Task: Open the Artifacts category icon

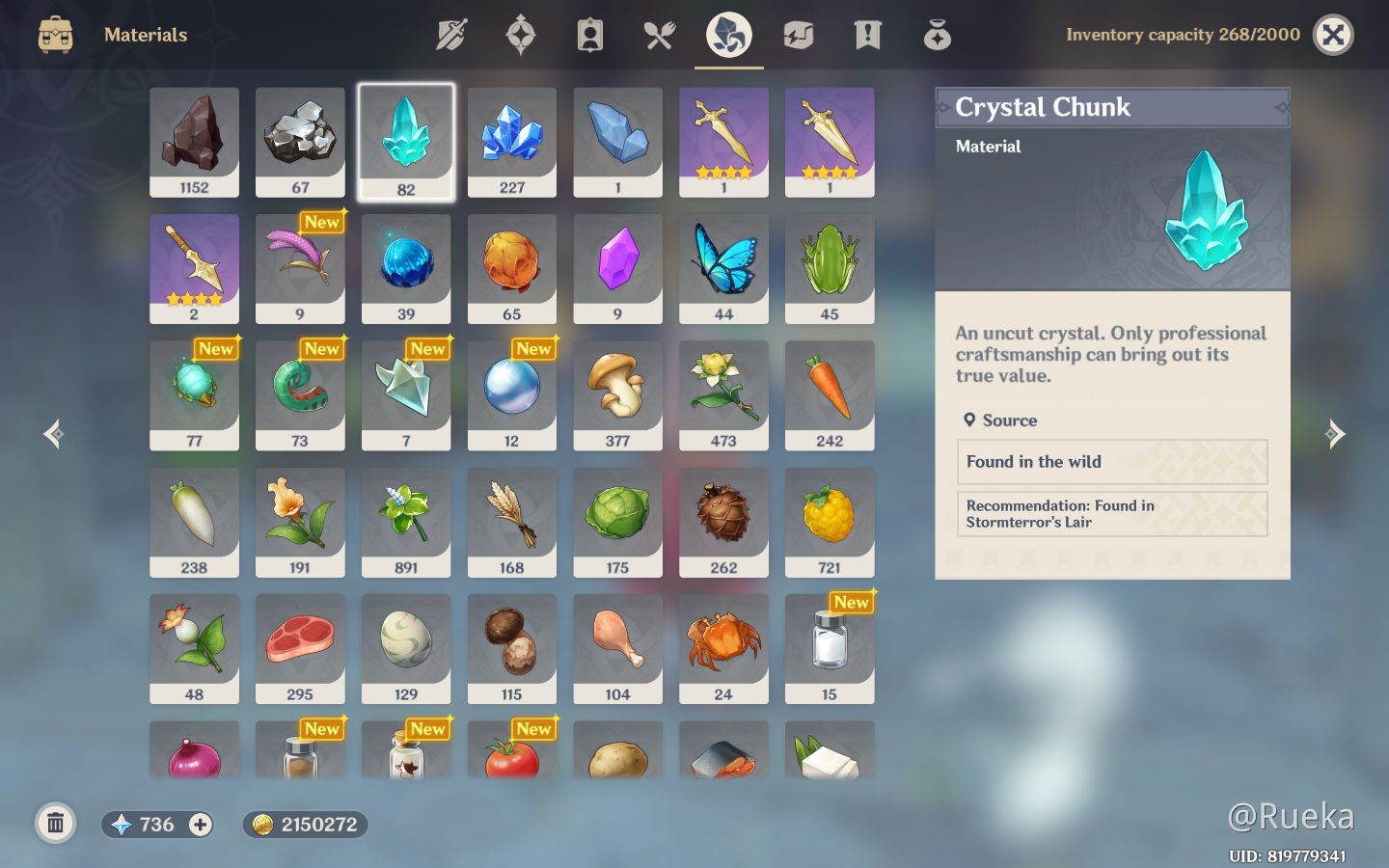Action: (x=520, y=35)
